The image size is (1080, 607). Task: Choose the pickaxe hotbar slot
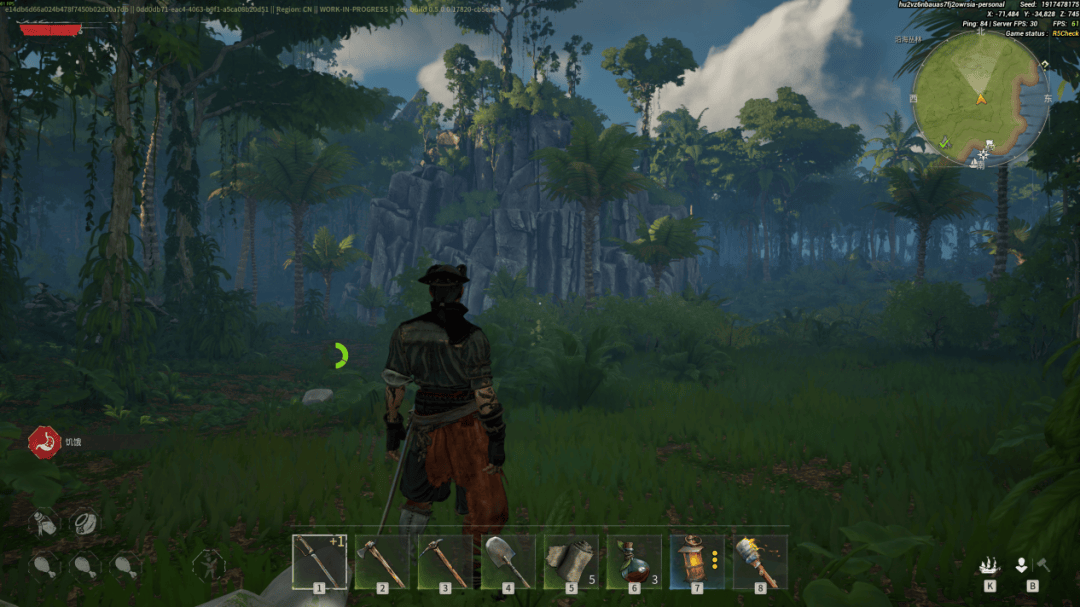pyautogui.click(x=446, y=561)
